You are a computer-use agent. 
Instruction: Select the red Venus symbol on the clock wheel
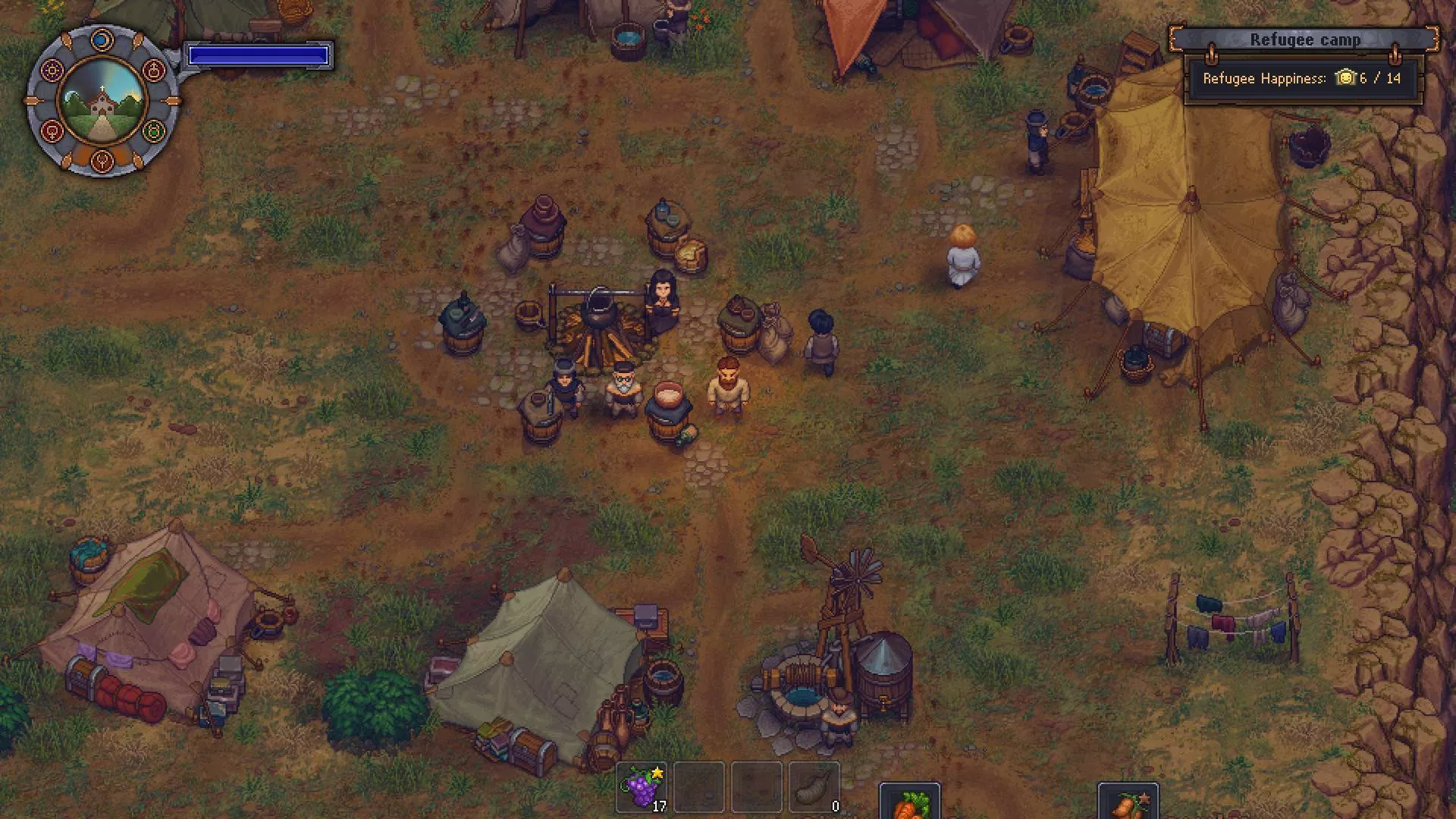tap(52, 132)
